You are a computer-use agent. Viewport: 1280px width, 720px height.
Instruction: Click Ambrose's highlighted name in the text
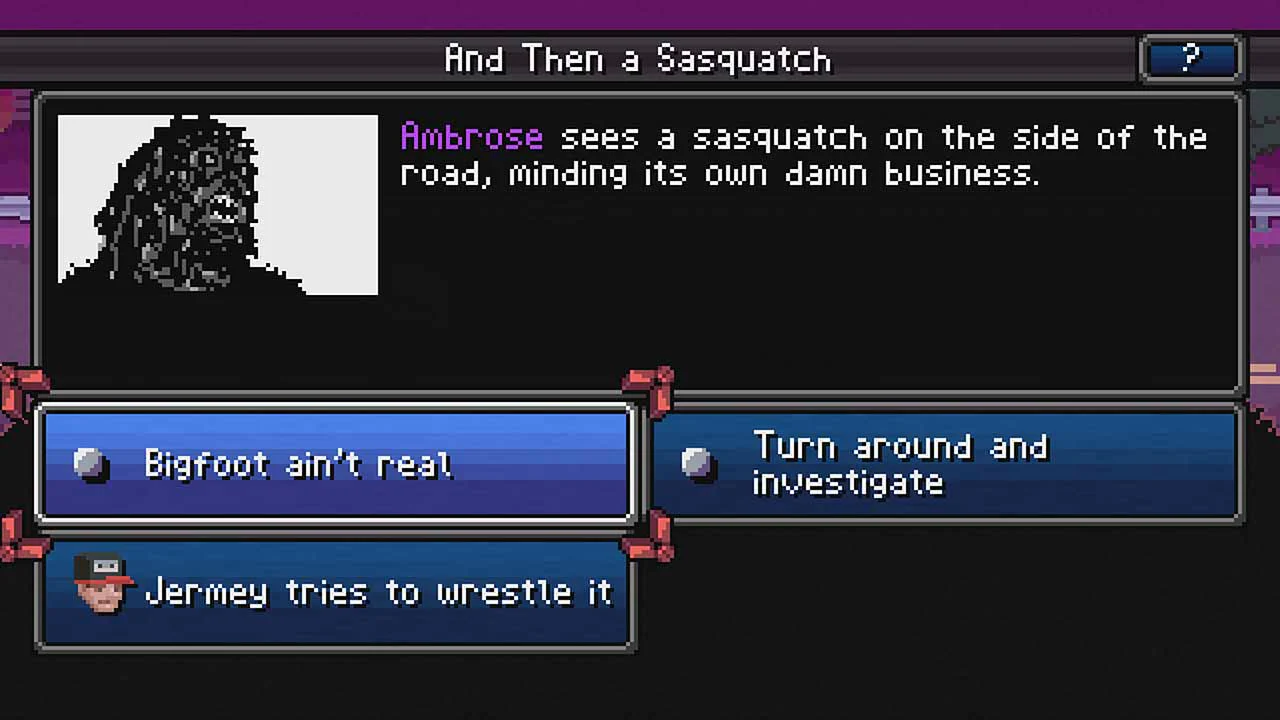coord(470,137)
